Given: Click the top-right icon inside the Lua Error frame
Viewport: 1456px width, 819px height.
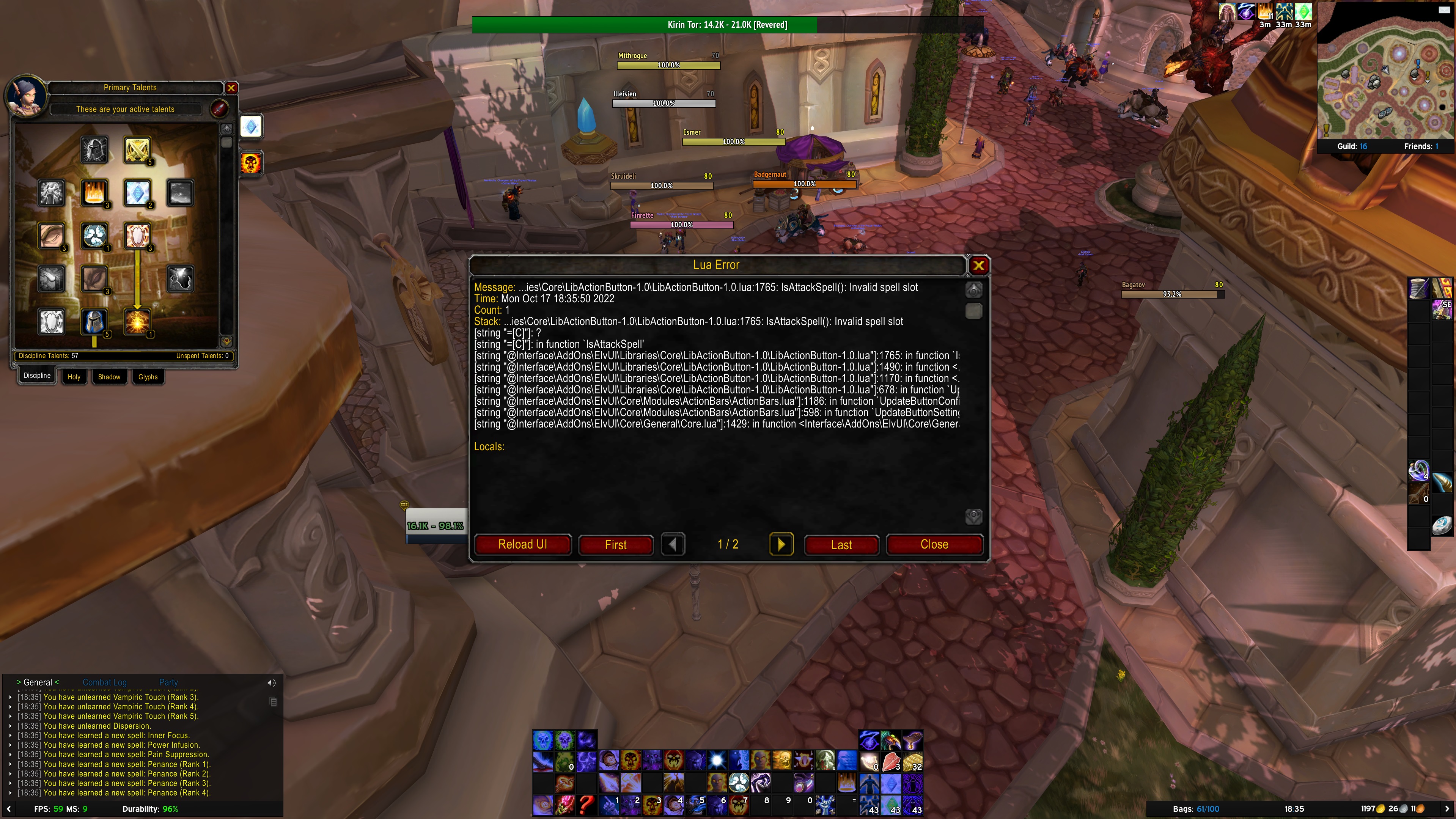Looking at the screenshot, I should 974,289.
